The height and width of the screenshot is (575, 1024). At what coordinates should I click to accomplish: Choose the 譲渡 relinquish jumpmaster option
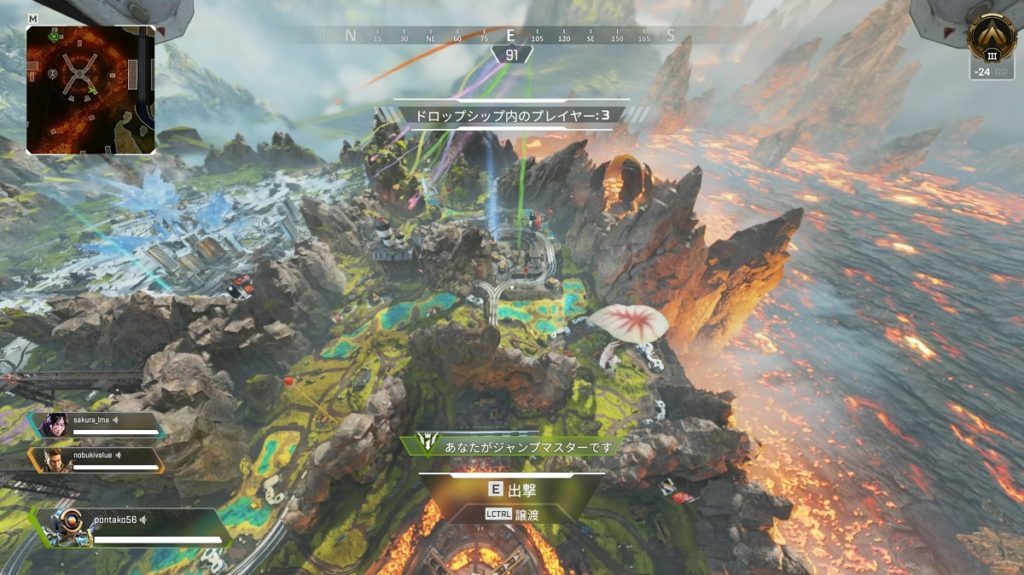point(511,513)
